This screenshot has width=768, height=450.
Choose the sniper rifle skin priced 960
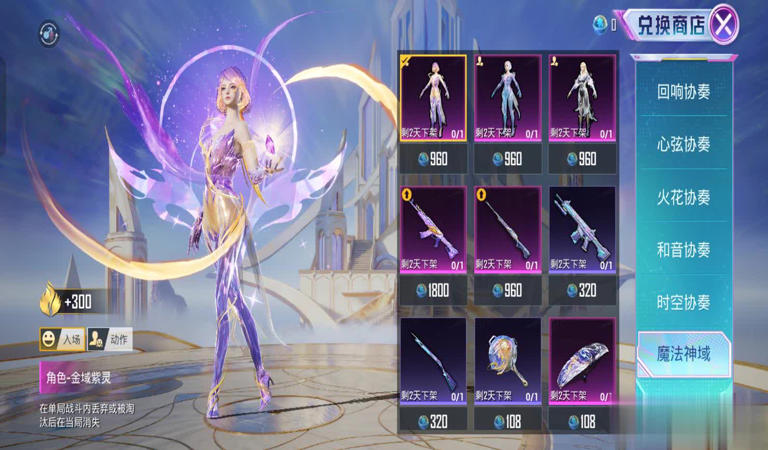507,230
